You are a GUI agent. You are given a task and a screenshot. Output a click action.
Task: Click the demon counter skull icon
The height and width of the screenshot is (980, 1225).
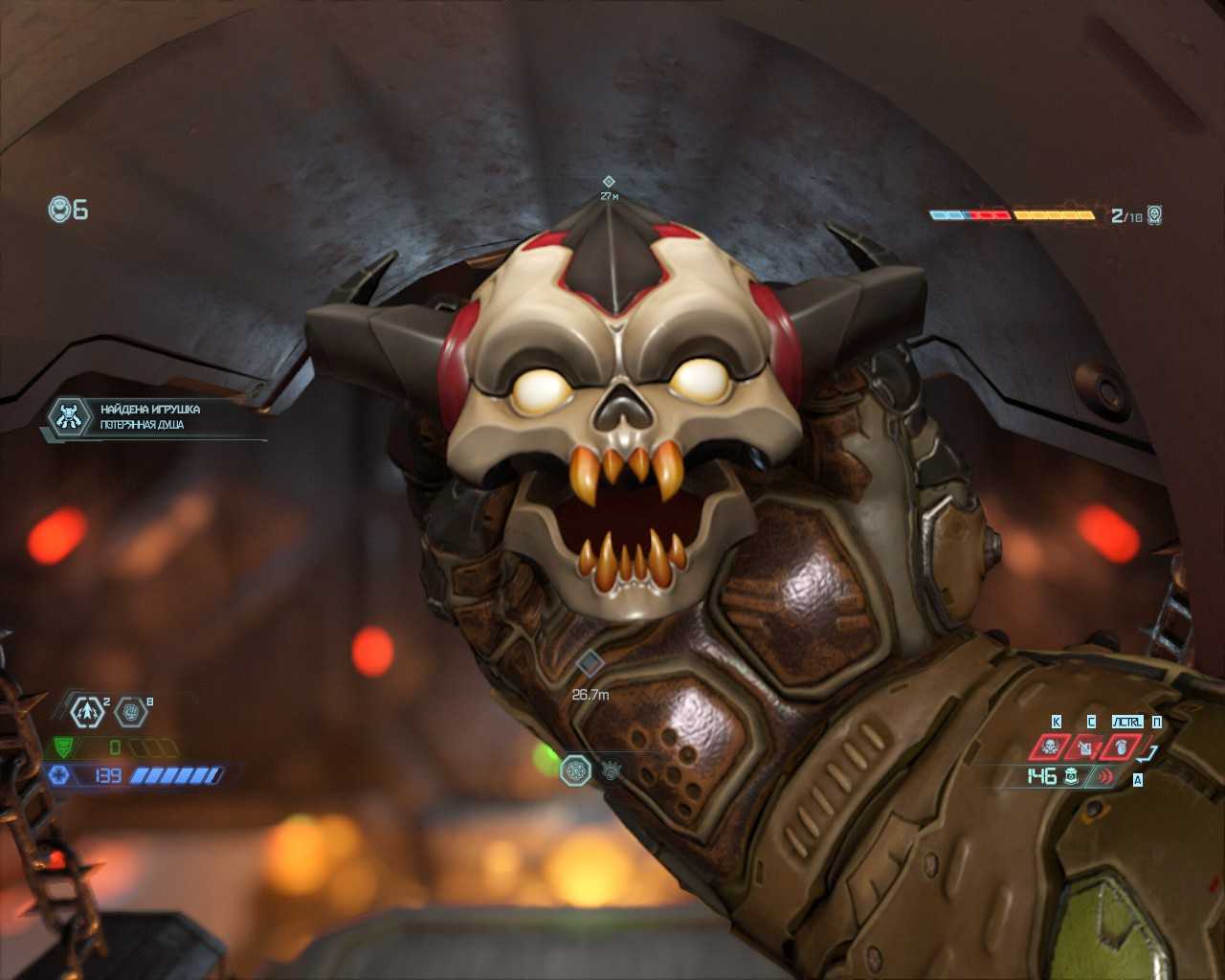[1155, 215]
